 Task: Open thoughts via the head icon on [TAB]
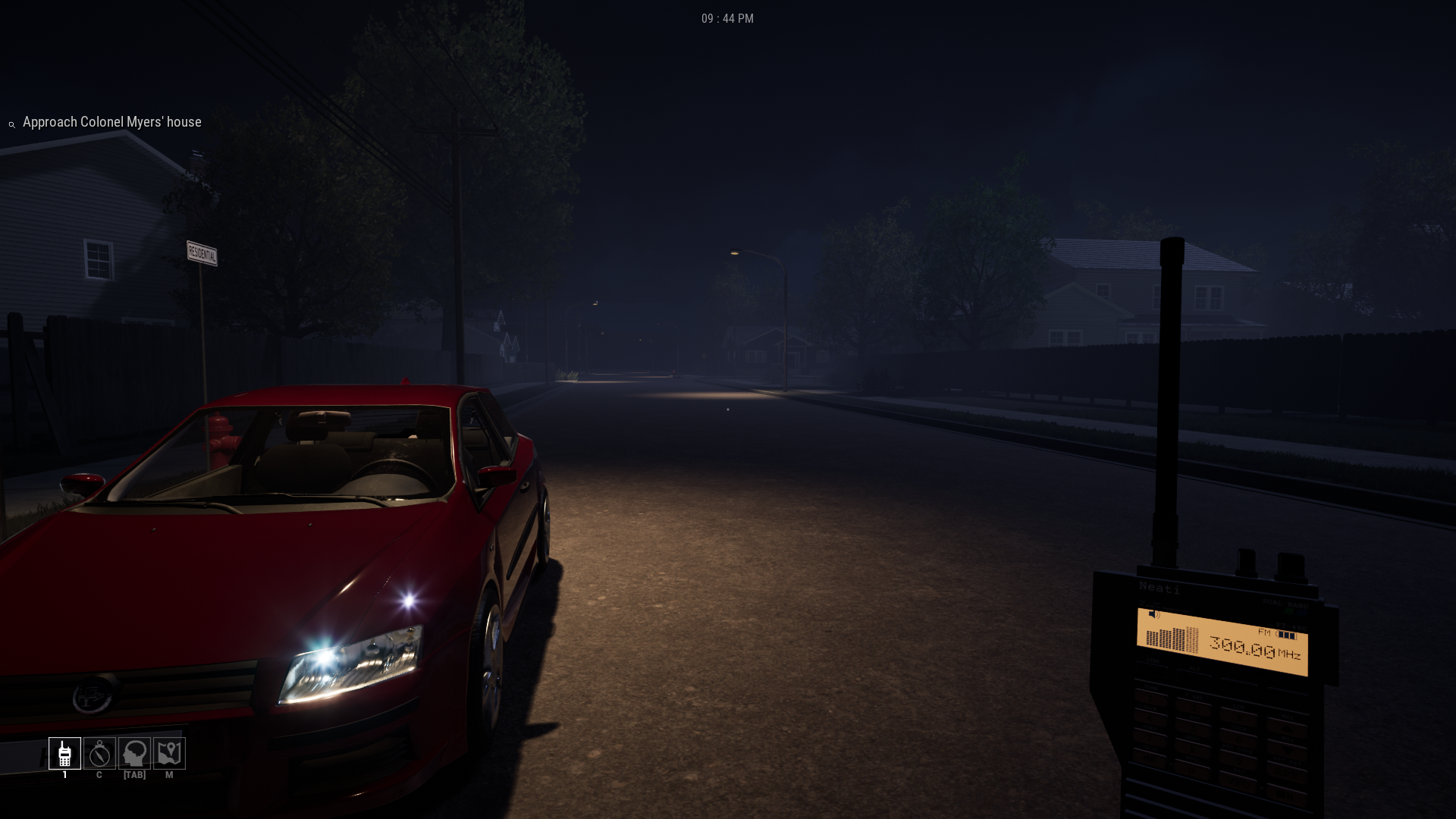pyautogui.click(x=134, y=753)
